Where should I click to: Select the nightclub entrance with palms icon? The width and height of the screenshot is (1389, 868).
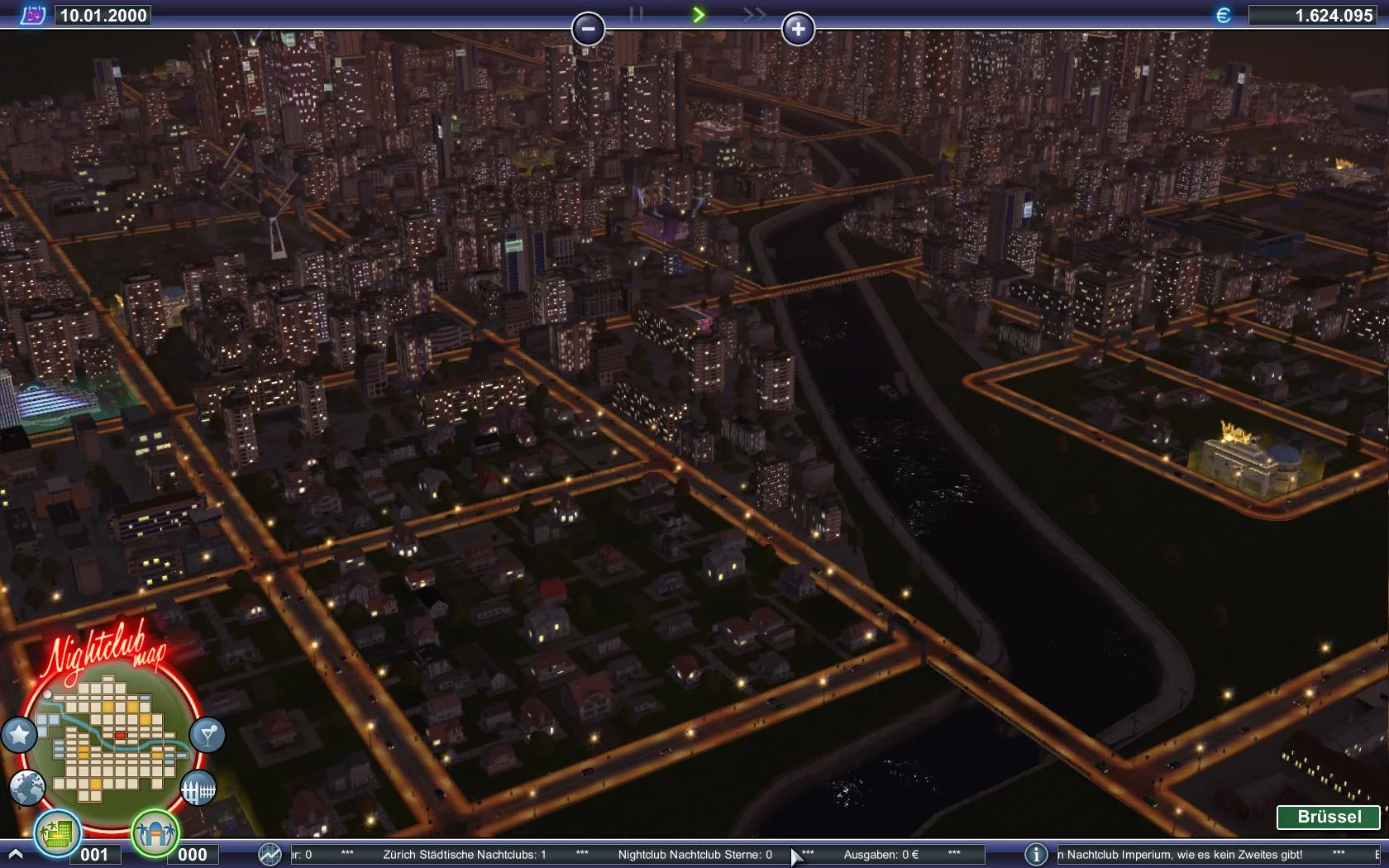tap(155, 832)
